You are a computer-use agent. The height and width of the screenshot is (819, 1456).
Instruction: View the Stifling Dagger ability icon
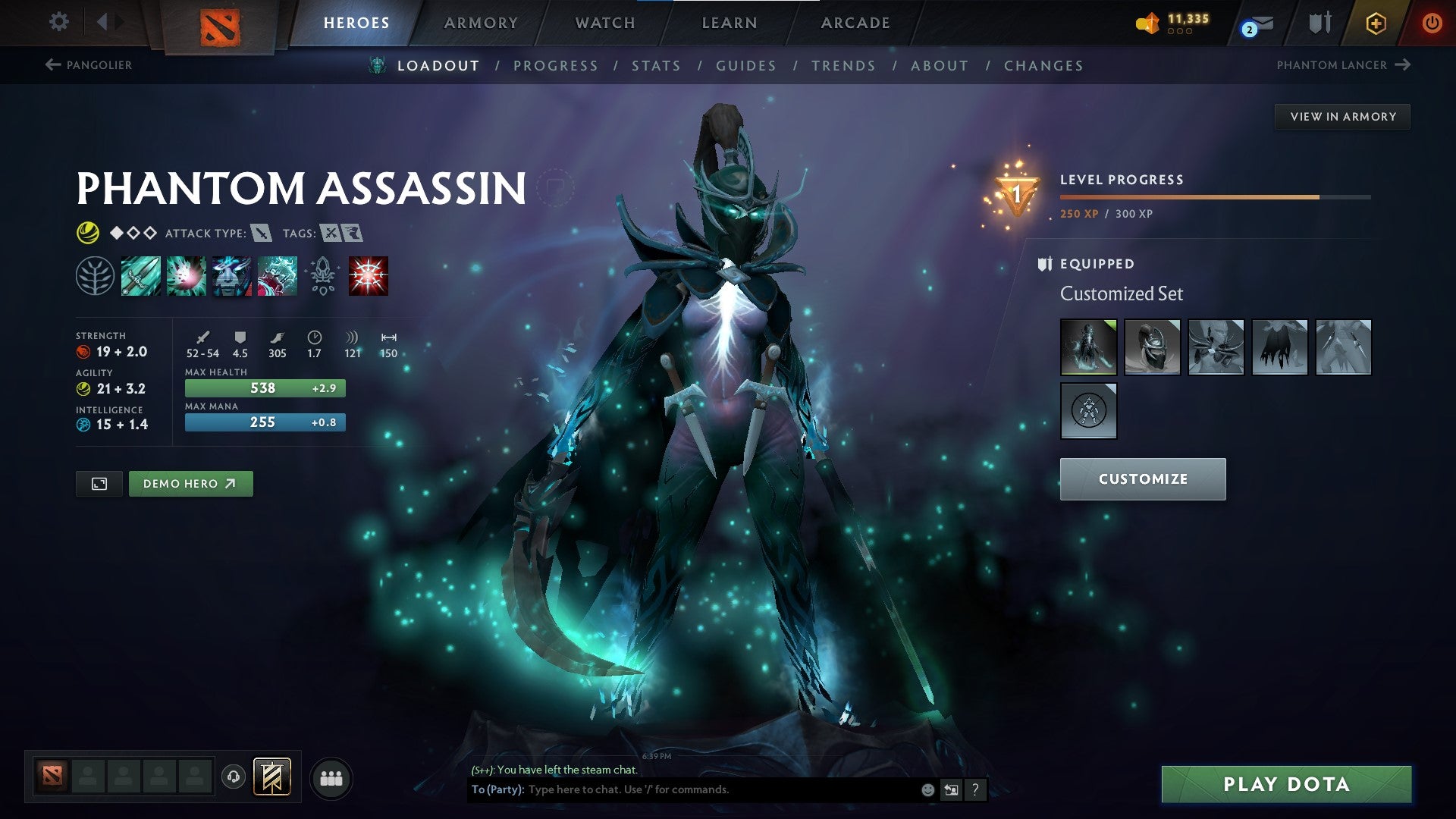click(140, 275)
